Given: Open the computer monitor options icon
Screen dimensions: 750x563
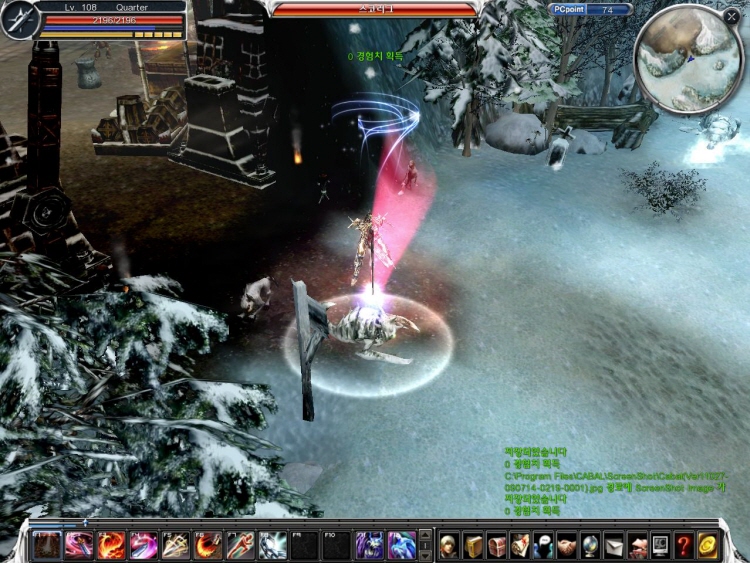Looking at the screenshot, I should [x=660, y=545].
